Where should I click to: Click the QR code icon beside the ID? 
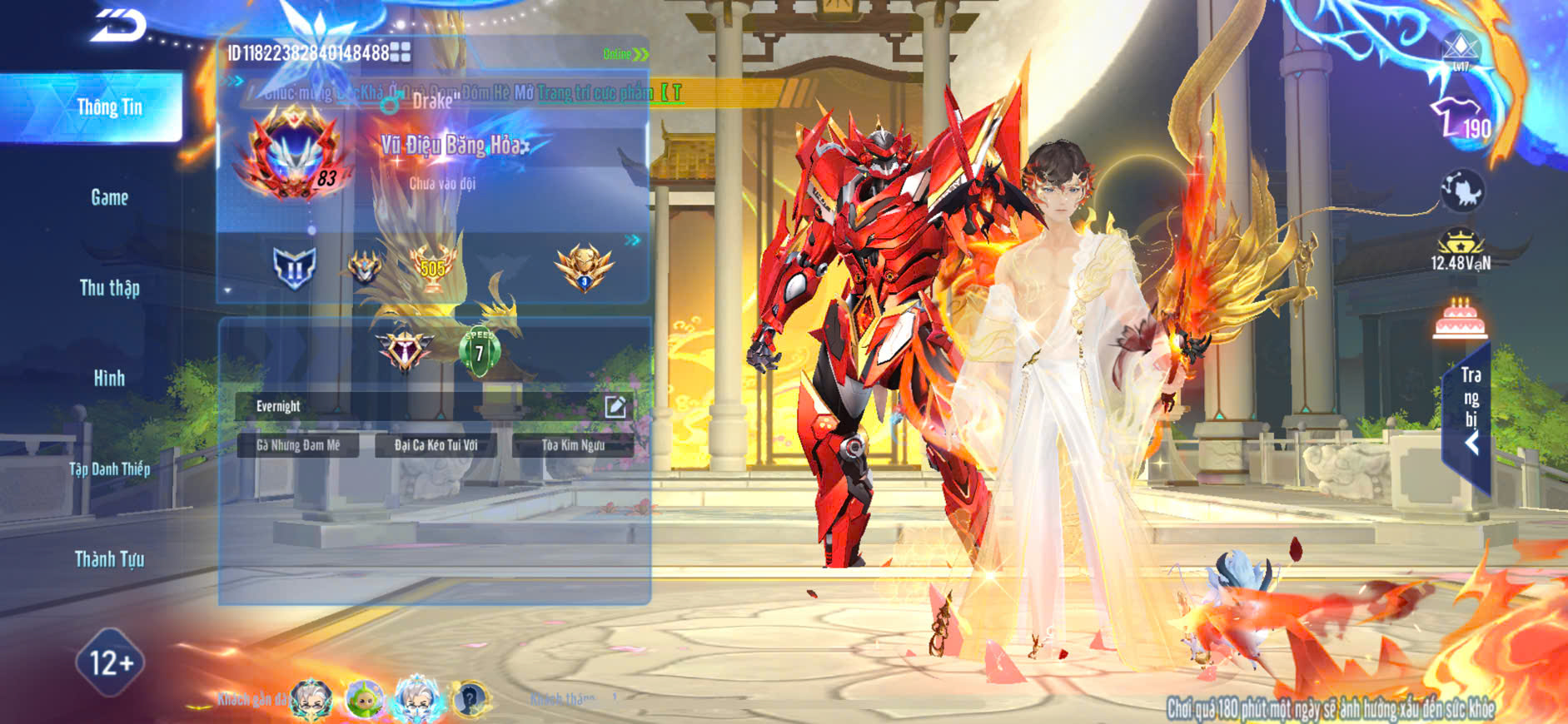pos(401,52)
